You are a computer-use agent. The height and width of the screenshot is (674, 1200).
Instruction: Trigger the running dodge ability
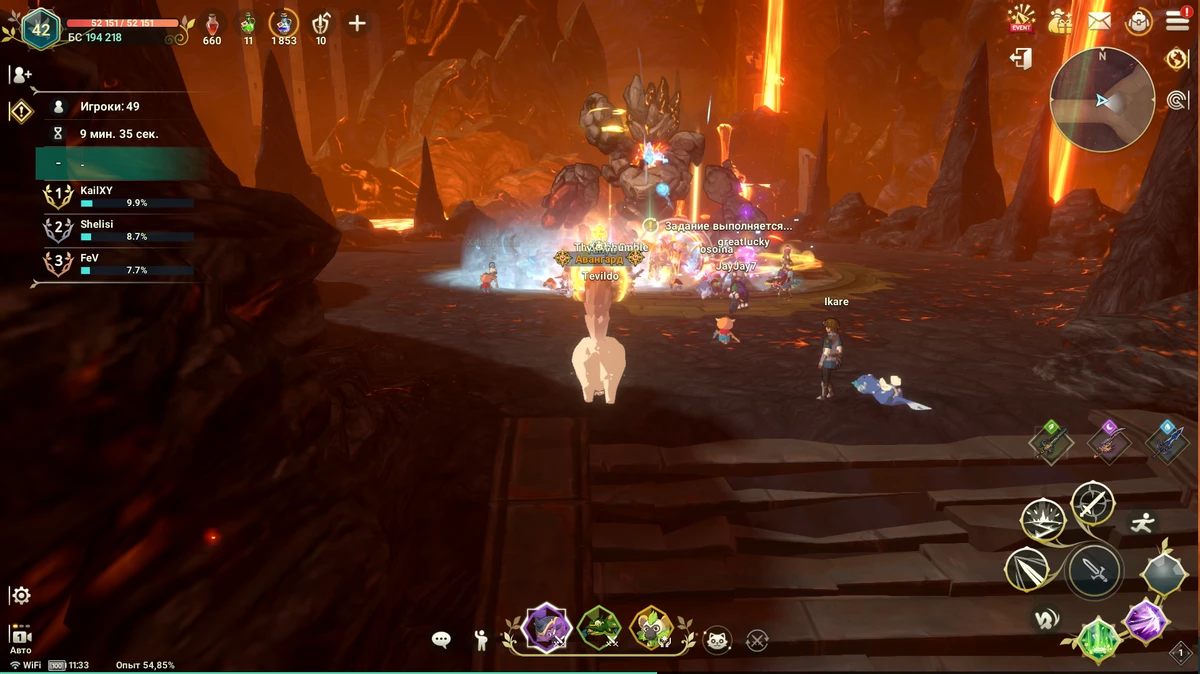tap(1143, 522)
